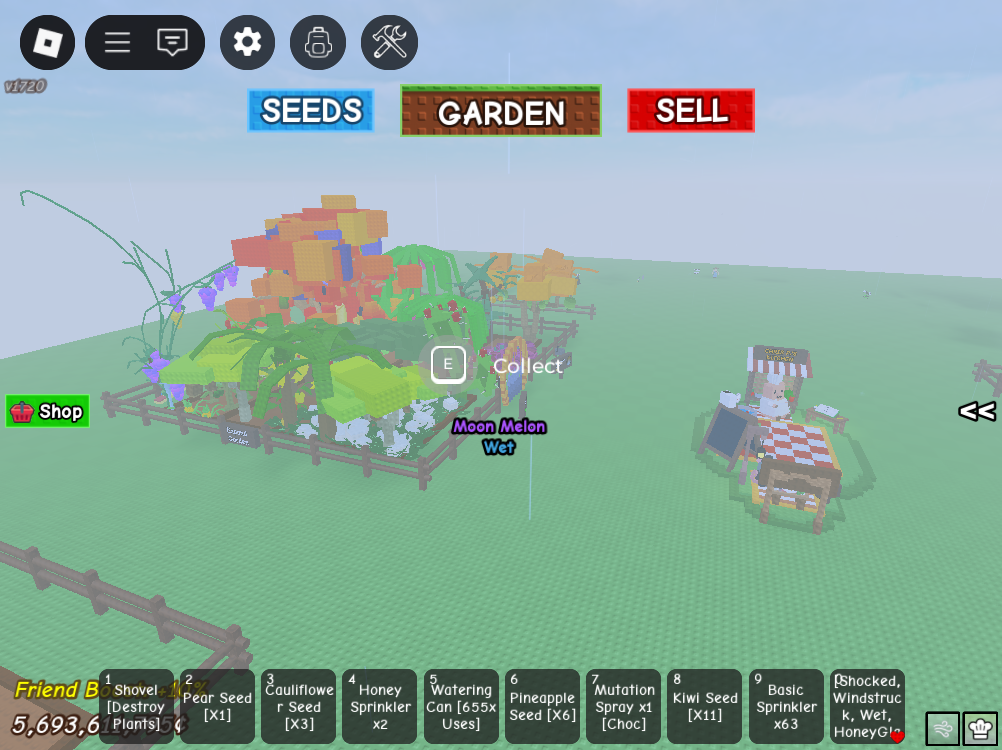Click the three-line list icon
The height and width of the screenshot is (750, 1002).
(x=117, y=43)
